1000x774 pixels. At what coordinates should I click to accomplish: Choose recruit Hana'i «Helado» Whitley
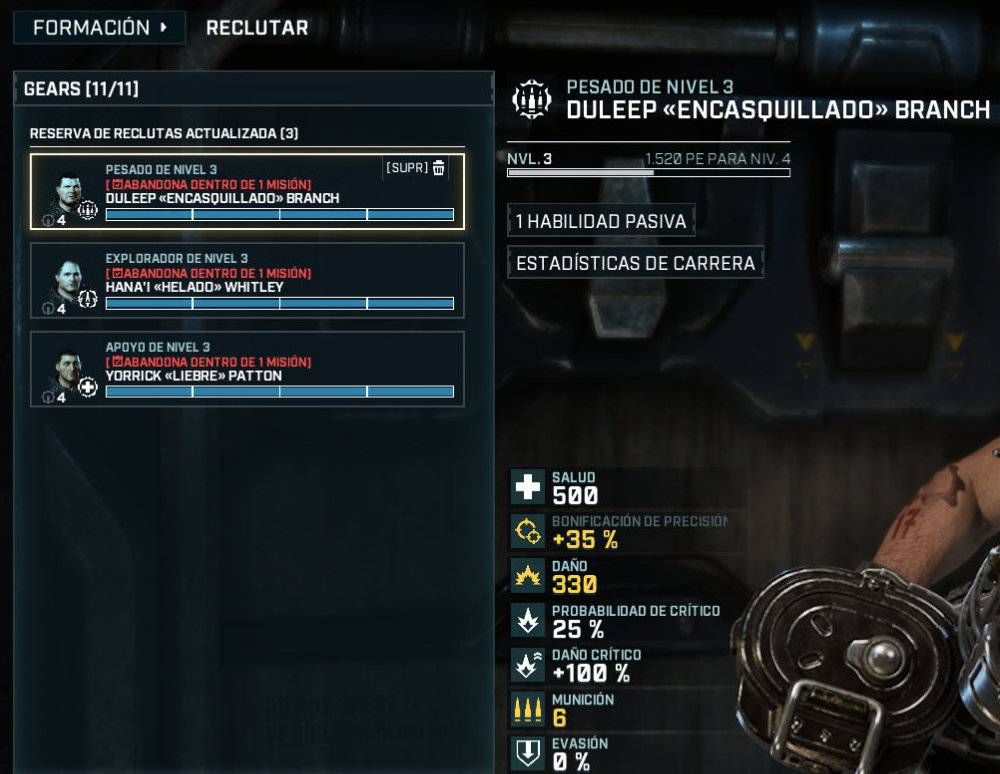pyautogui.click(x=247, y=280)
